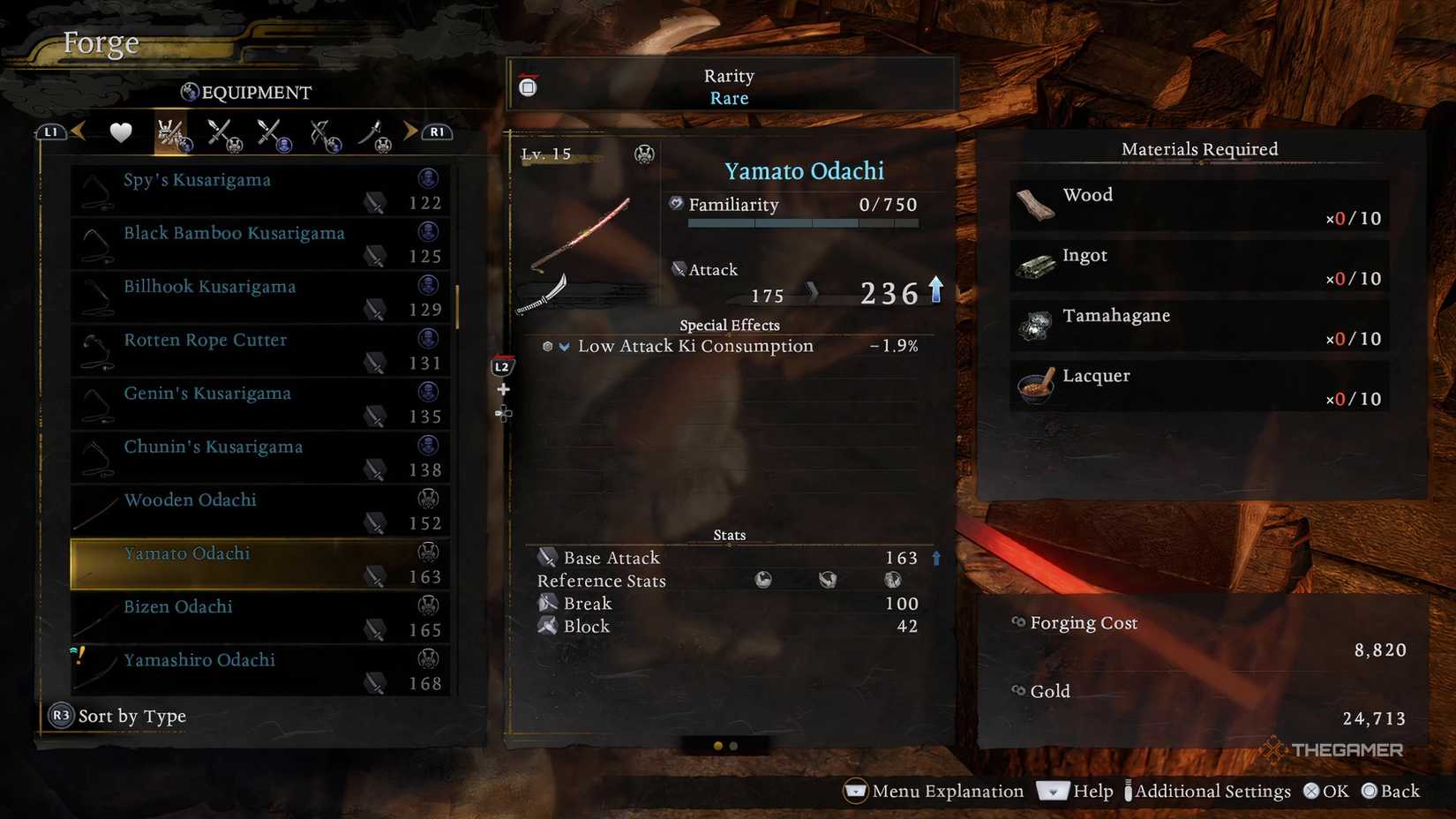
Task: Click the Tamahagane material icon
Action: click(x=1034, y=325)
